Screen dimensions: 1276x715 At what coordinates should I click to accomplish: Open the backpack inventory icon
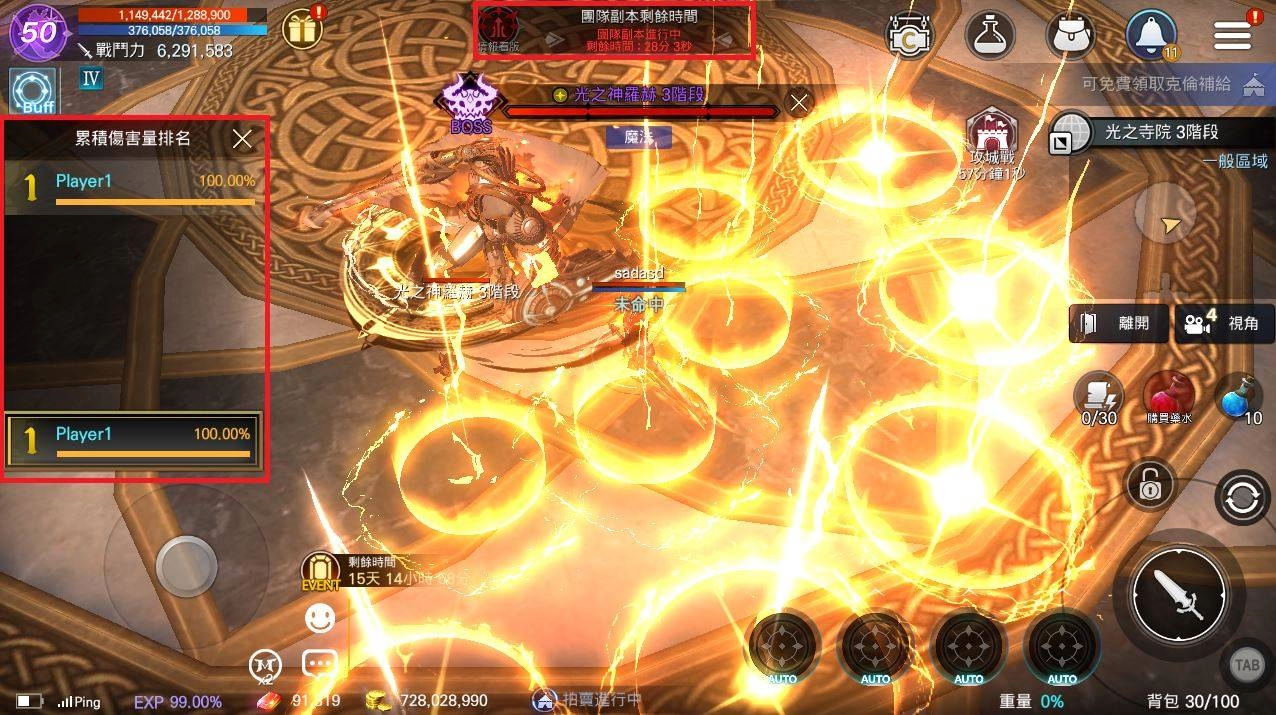1071,35
